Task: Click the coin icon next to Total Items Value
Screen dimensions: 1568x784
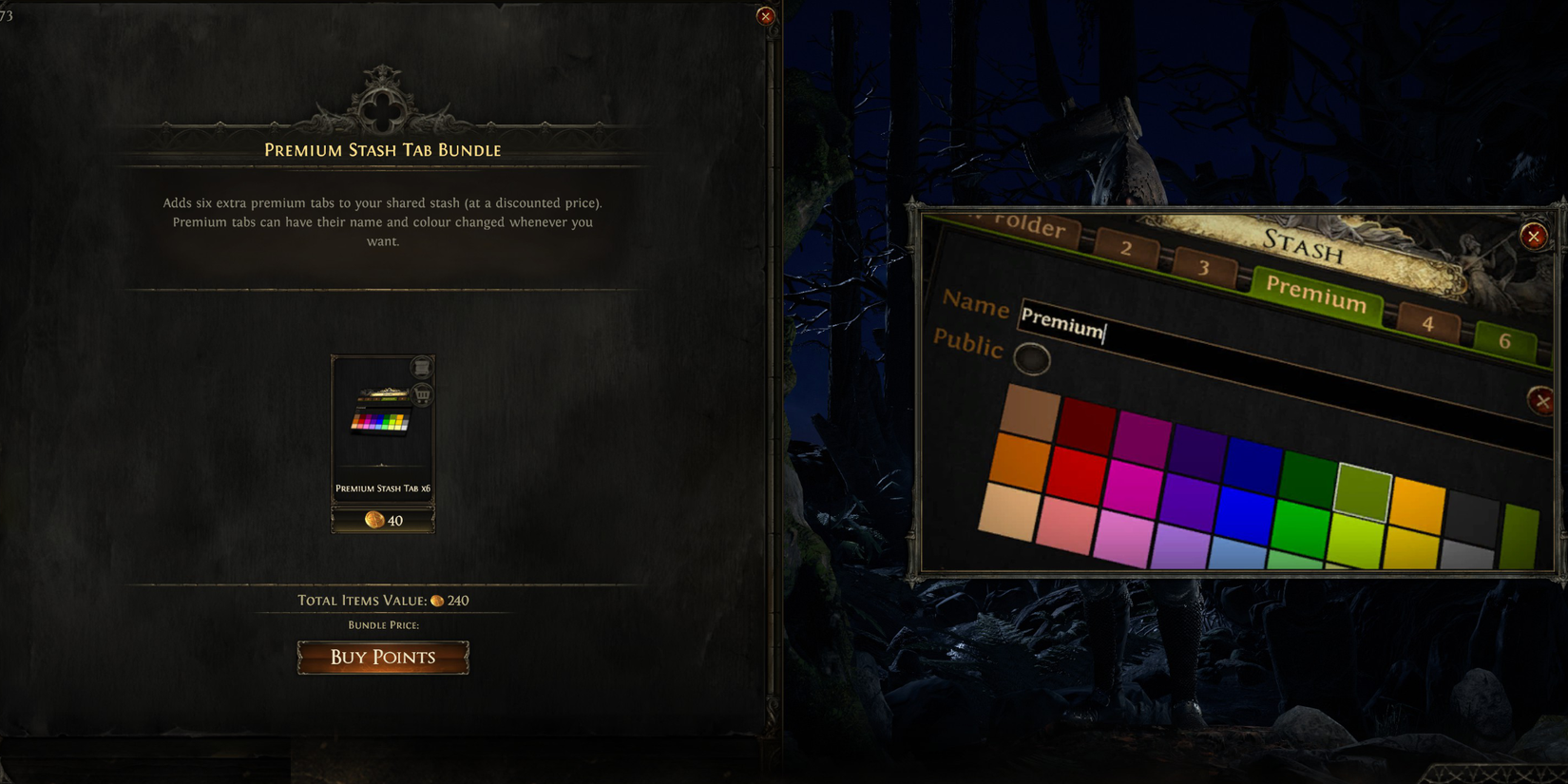Action: pos(438,601)
